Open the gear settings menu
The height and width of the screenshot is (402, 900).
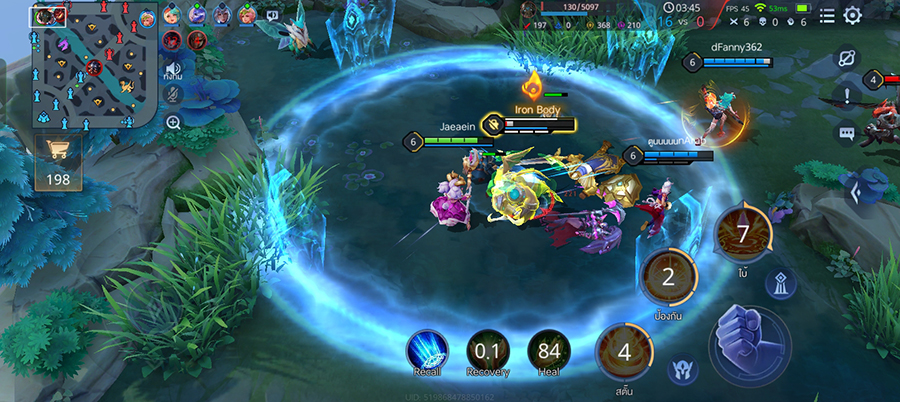[x=853, y=15]
